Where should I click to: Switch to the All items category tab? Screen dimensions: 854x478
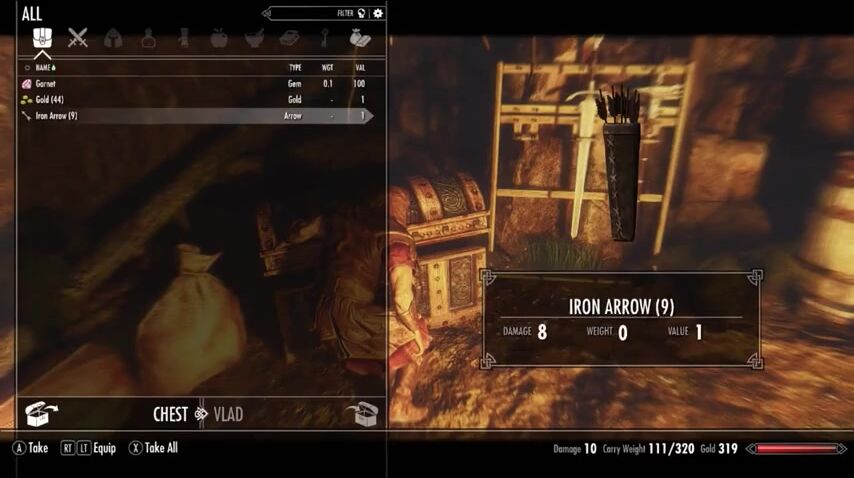click(42, 39)
